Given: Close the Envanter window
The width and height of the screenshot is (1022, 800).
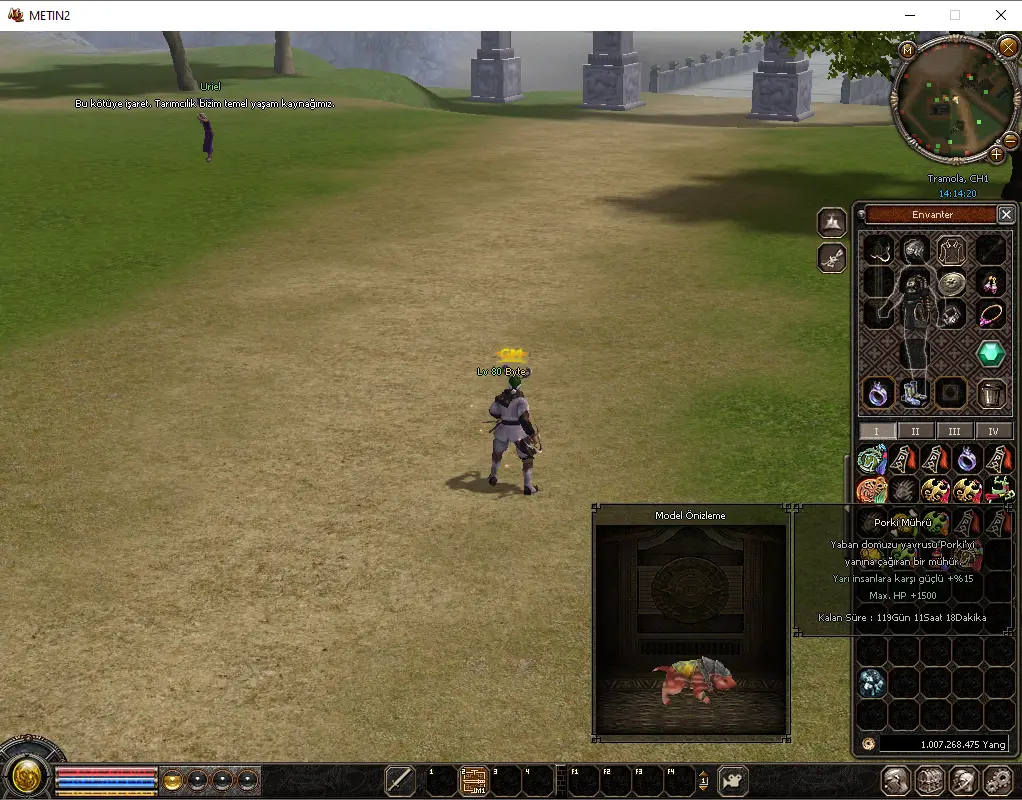Looking at the screenshot, I should [1006, 214].
